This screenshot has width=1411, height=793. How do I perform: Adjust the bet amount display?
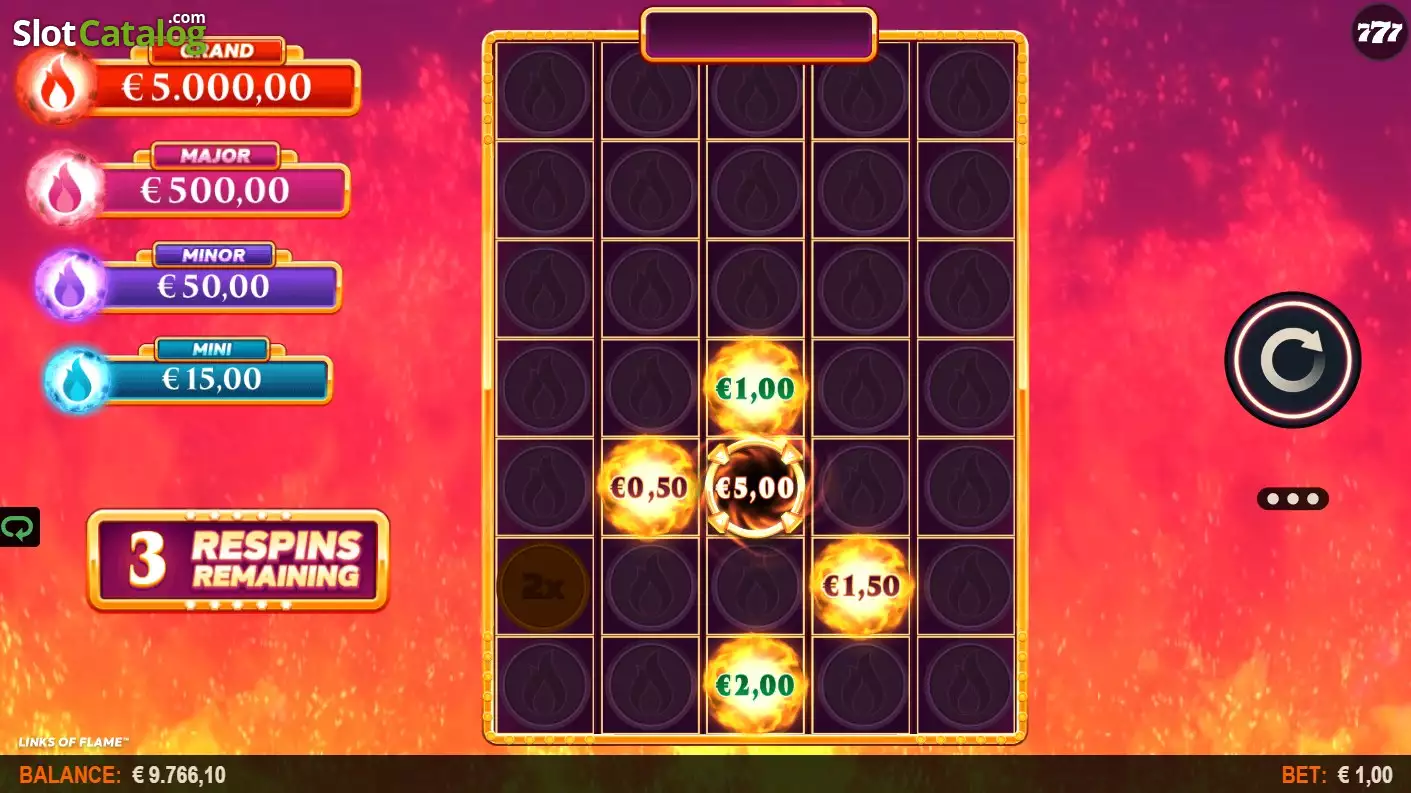[1336, 775]
